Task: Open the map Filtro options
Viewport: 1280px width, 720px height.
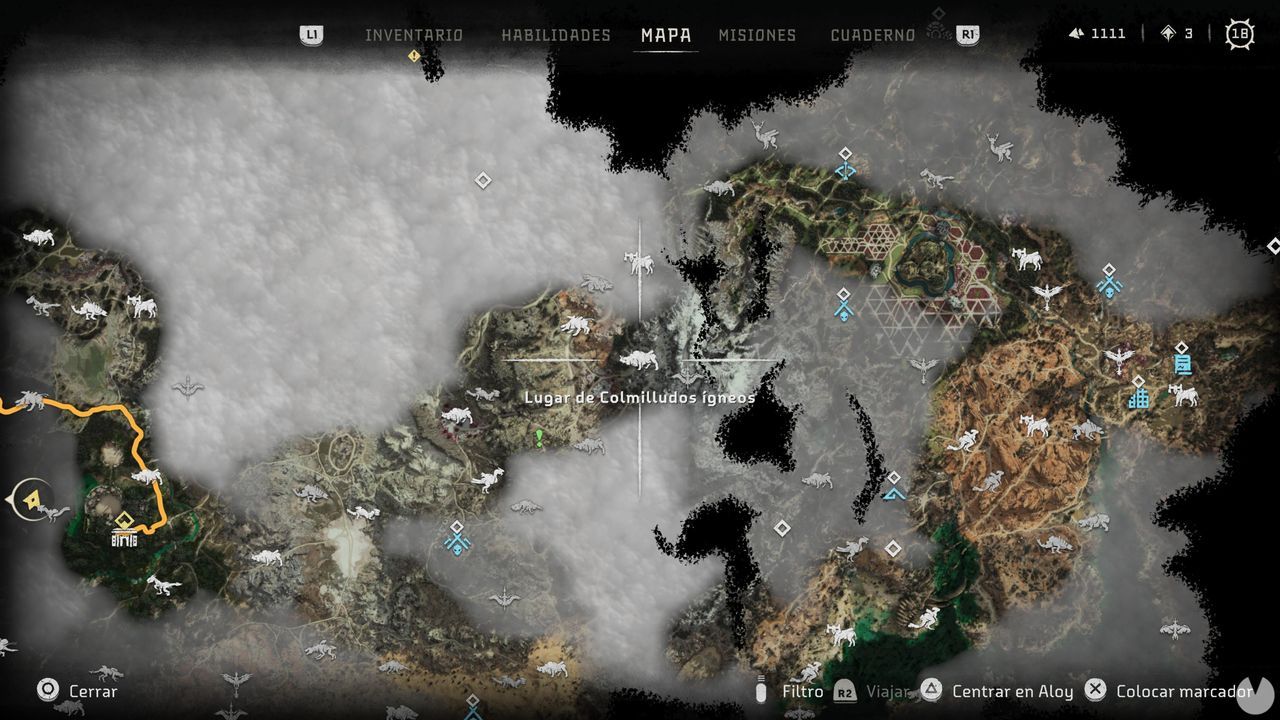Action: [x=804, y=691]
